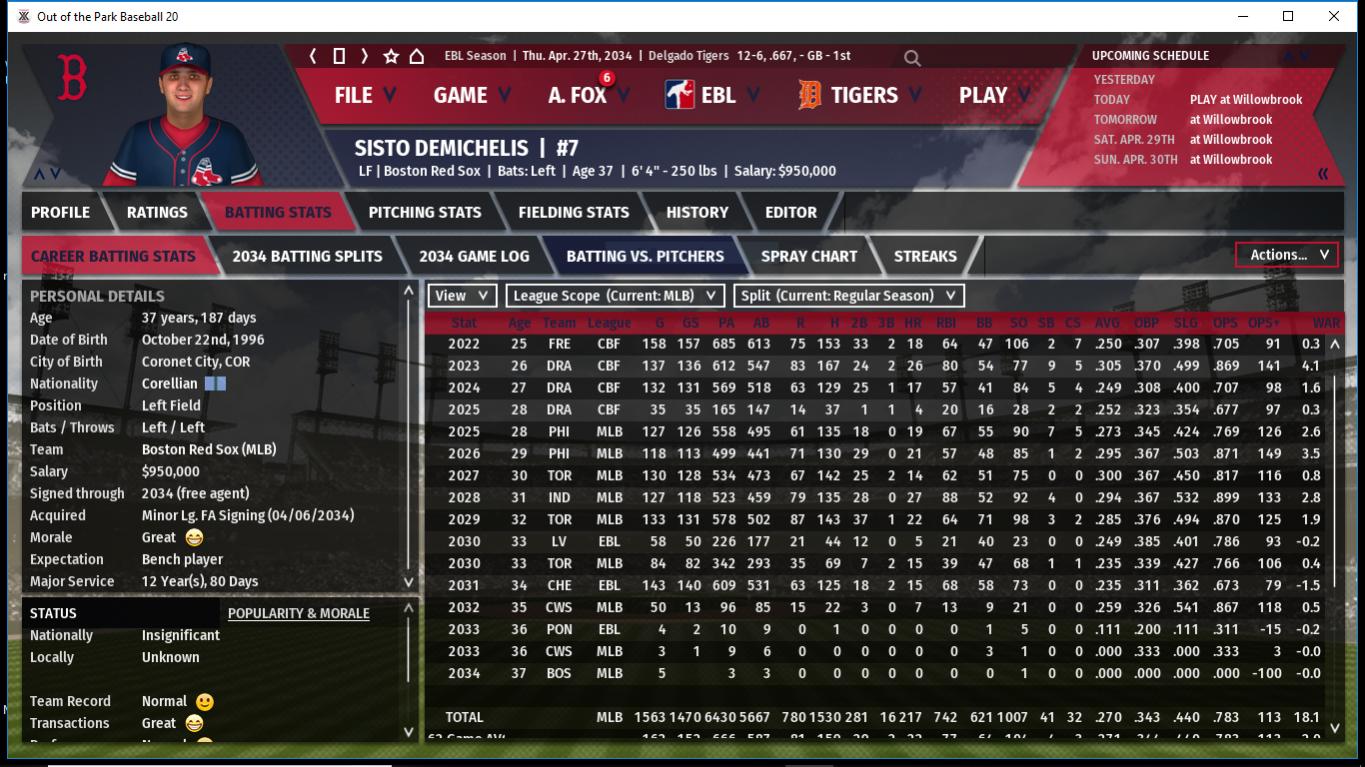Click the POPULARITY & MORALE link
Viewport: 1365px width, 767px height.
click(298, 613)
